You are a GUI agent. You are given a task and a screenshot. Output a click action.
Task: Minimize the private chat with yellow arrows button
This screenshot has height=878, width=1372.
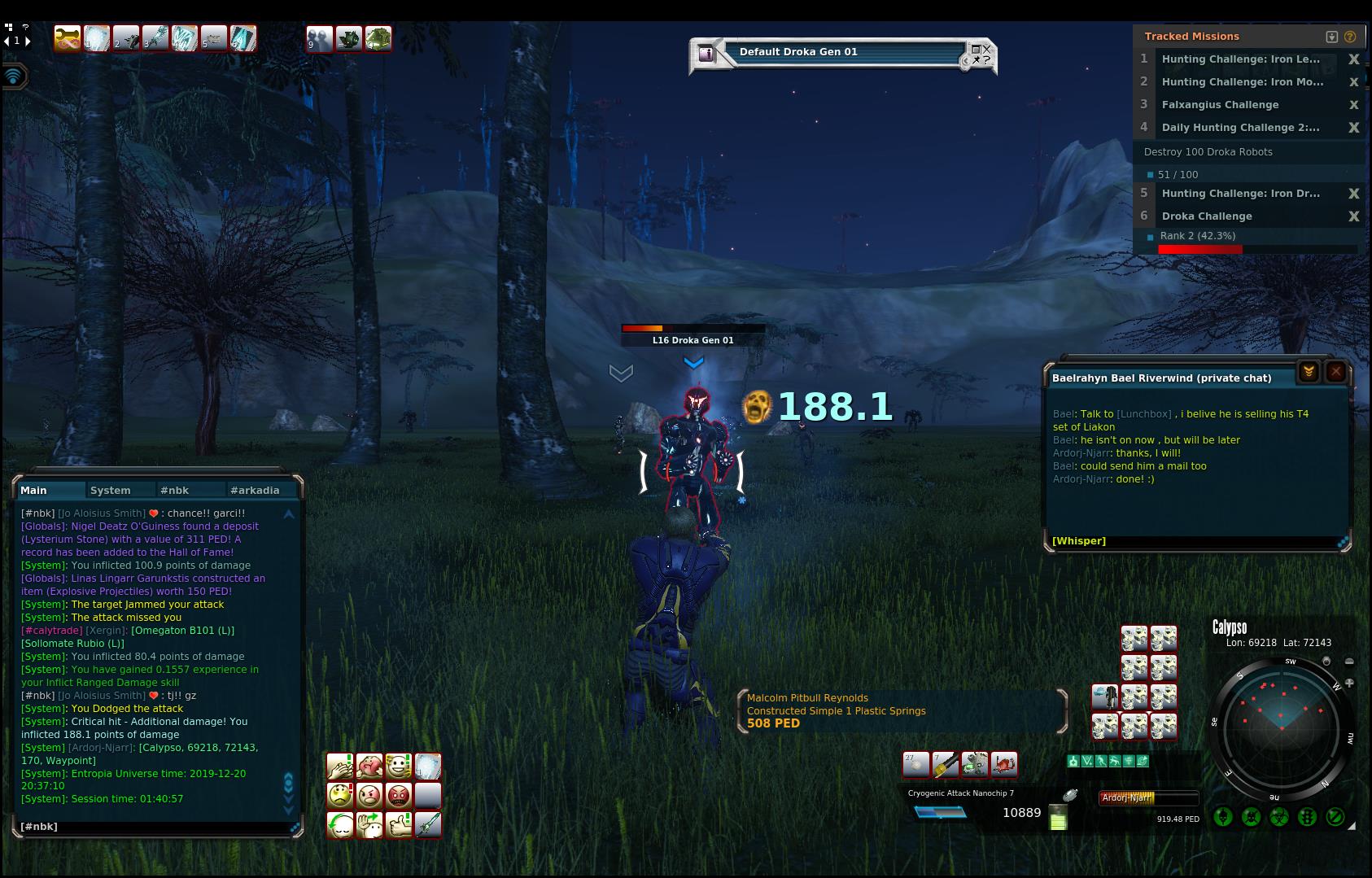[x=1309, y=372]
